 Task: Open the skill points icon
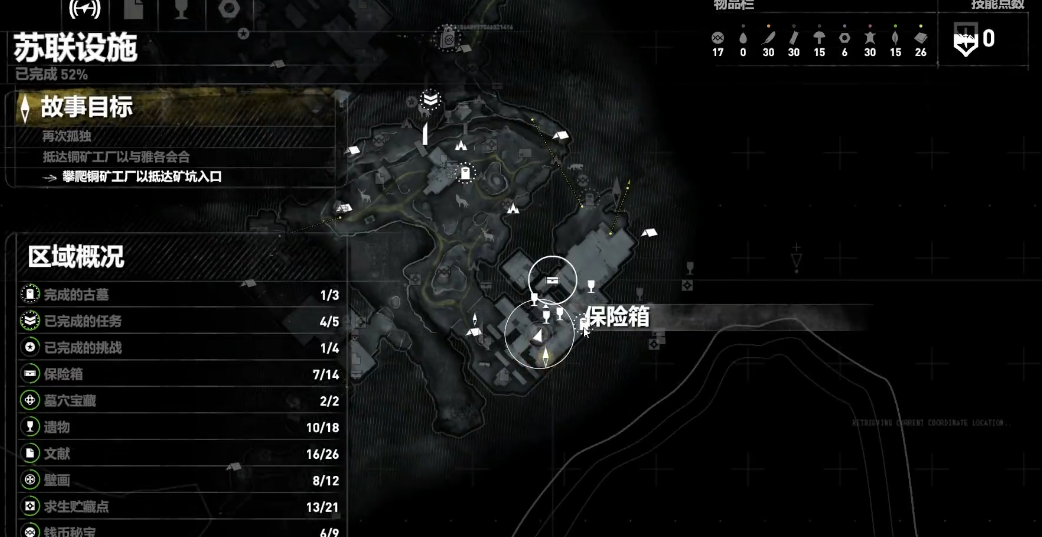[965, 41]
